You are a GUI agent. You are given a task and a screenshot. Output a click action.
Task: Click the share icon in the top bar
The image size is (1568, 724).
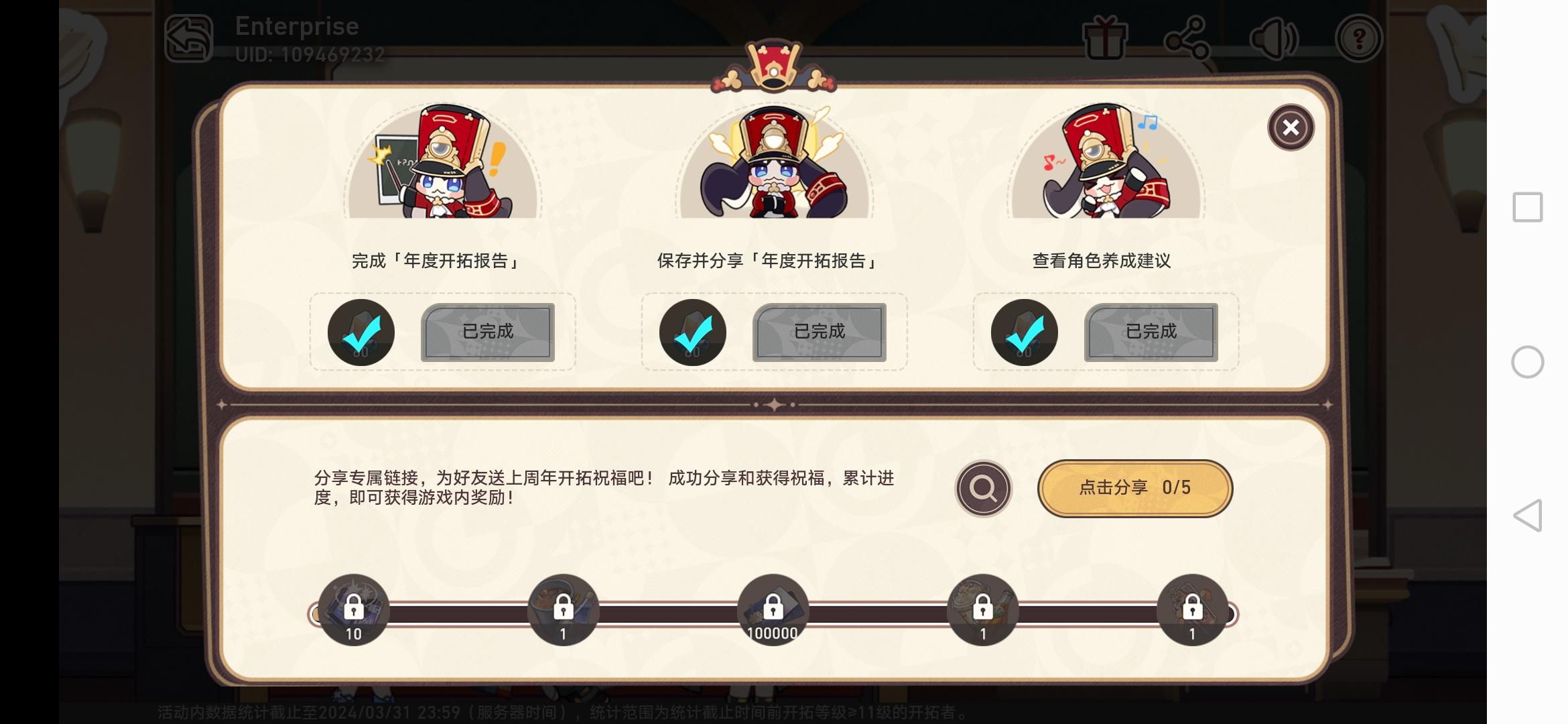coord(1189,38)
